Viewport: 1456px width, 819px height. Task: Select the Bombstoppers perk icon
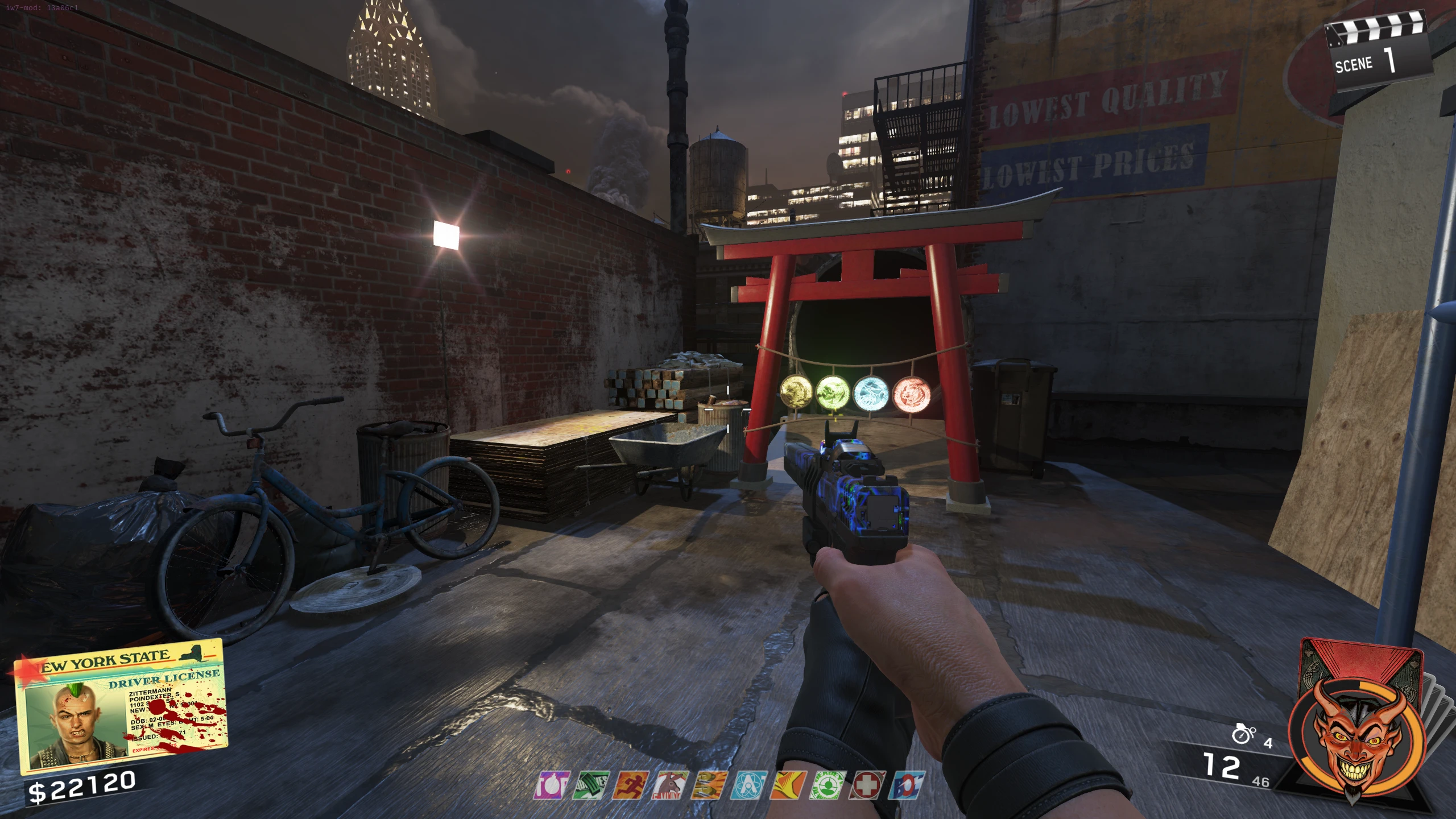click(552, 785)
